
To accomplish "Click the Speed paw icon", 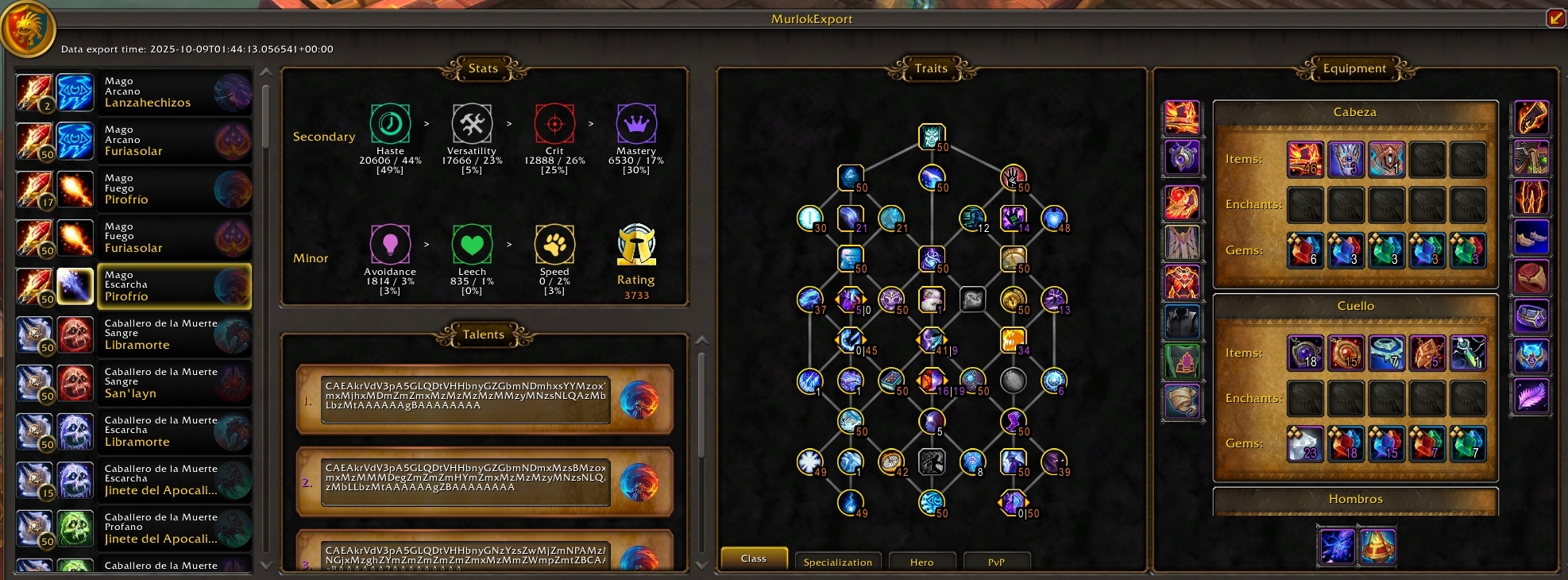I will click(554, 245).
